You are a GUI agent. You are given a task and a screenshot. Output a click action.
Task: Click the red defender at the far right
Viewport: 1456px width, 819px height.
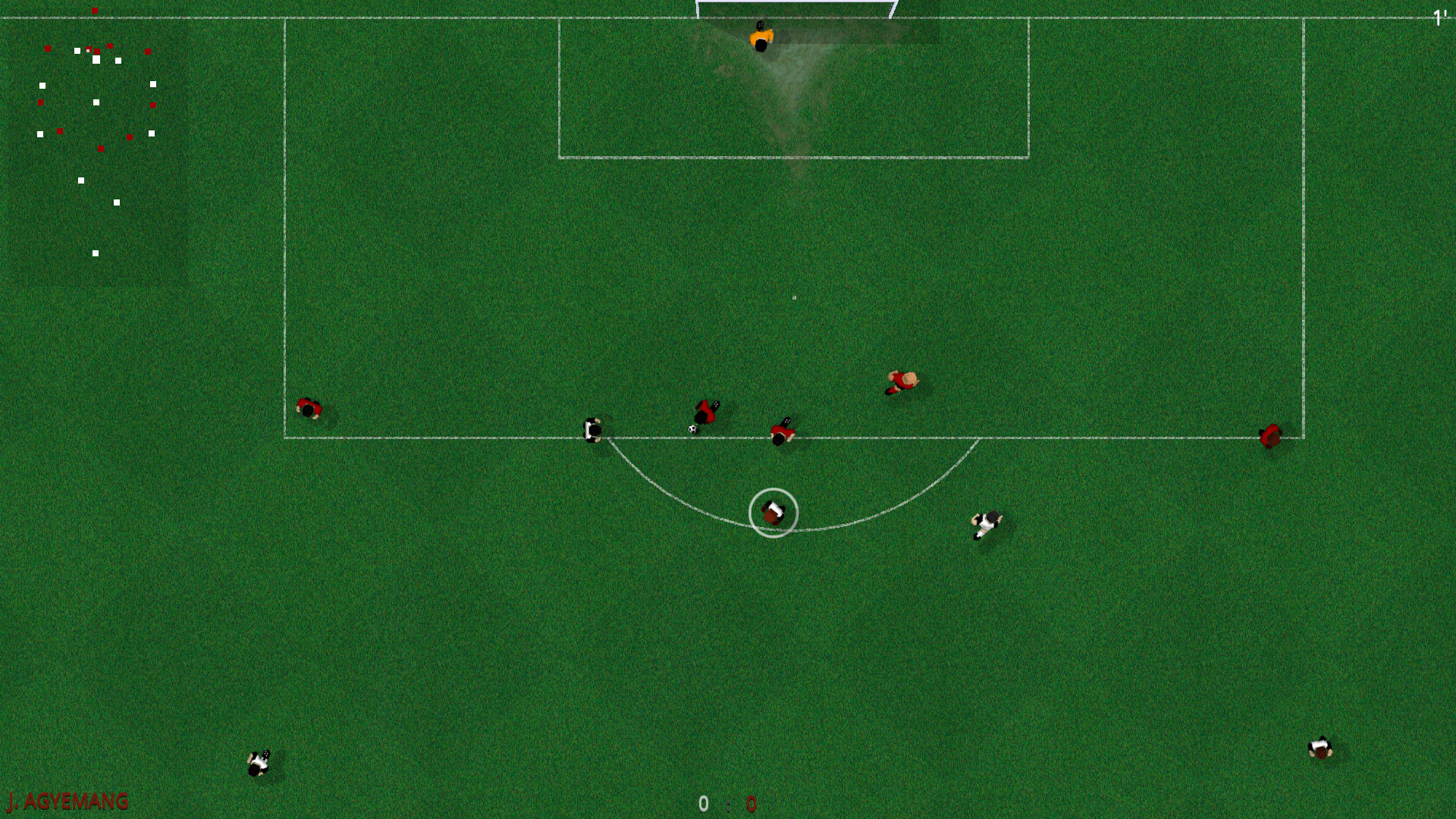(1270, 436)
